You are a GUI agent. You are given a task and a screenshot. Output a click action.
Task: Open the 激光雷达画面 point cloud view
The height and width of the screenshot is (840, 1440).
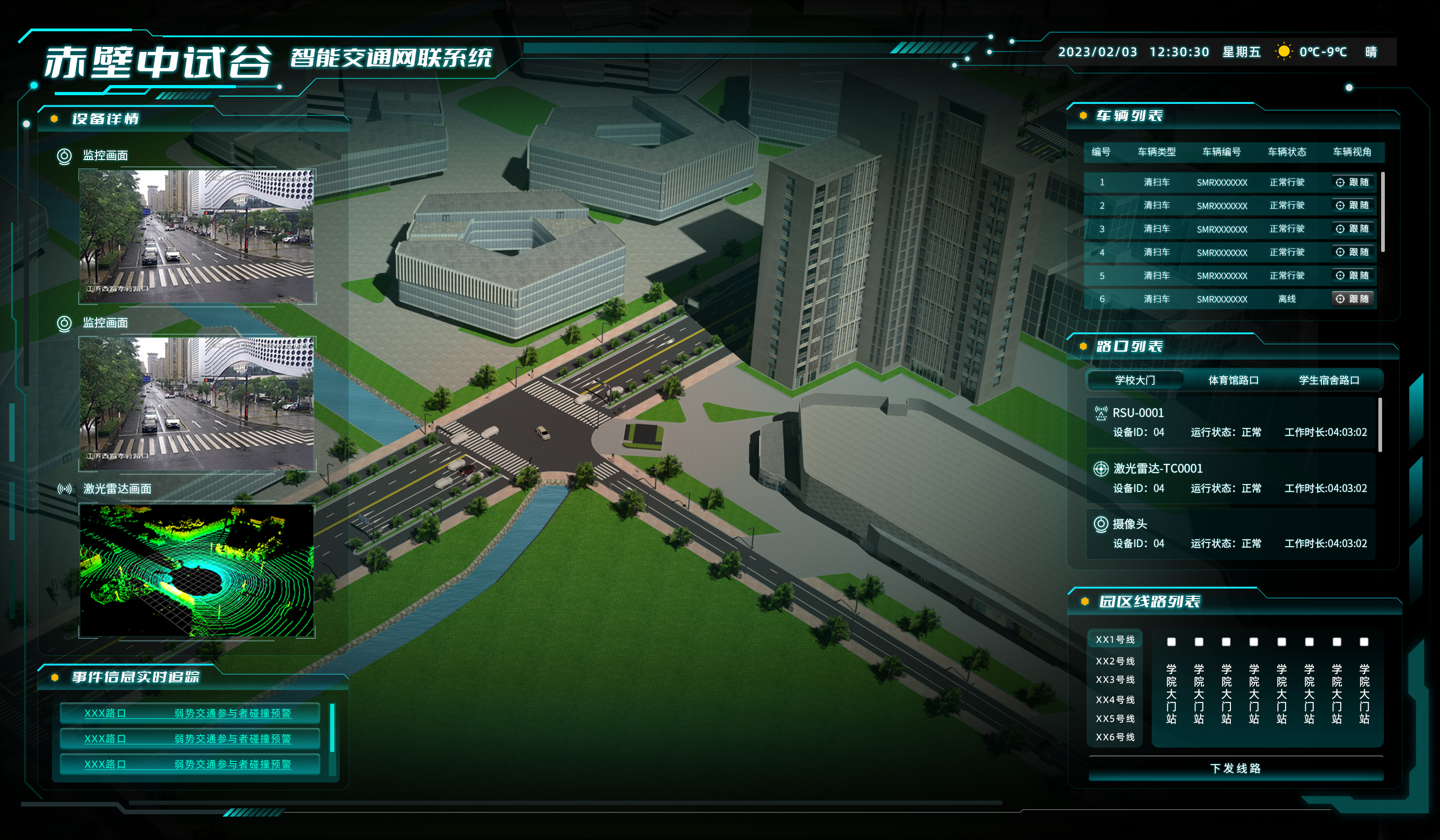pos(197,570)
